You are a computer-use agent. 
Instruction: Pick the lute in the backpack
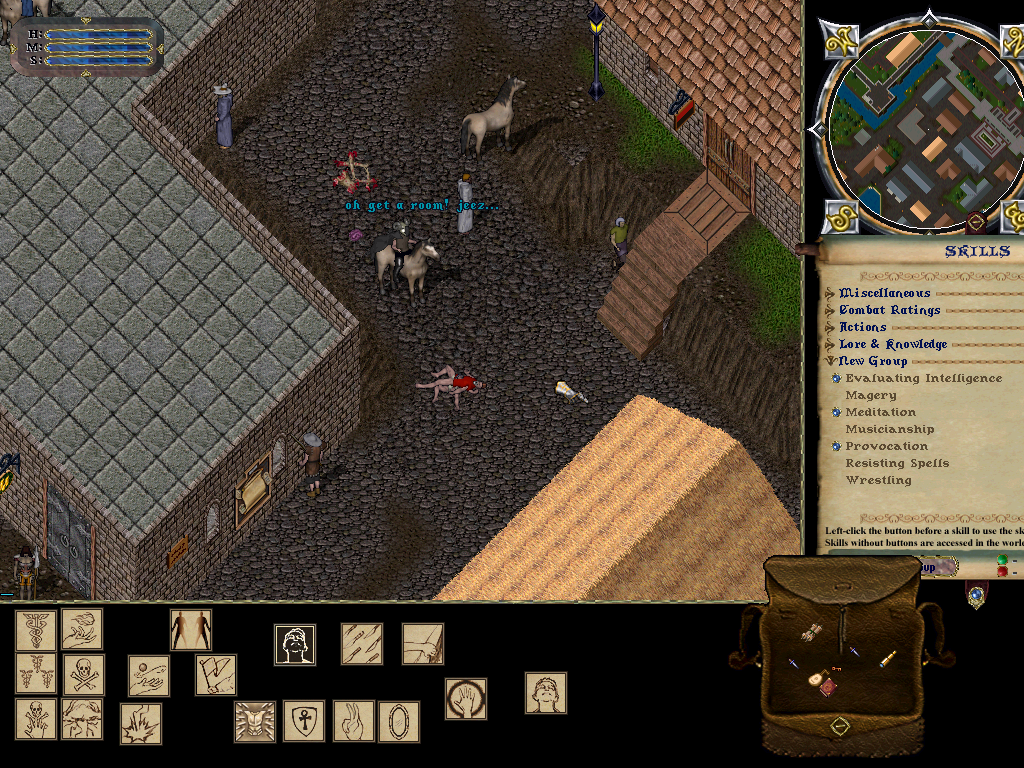point(816,679)
